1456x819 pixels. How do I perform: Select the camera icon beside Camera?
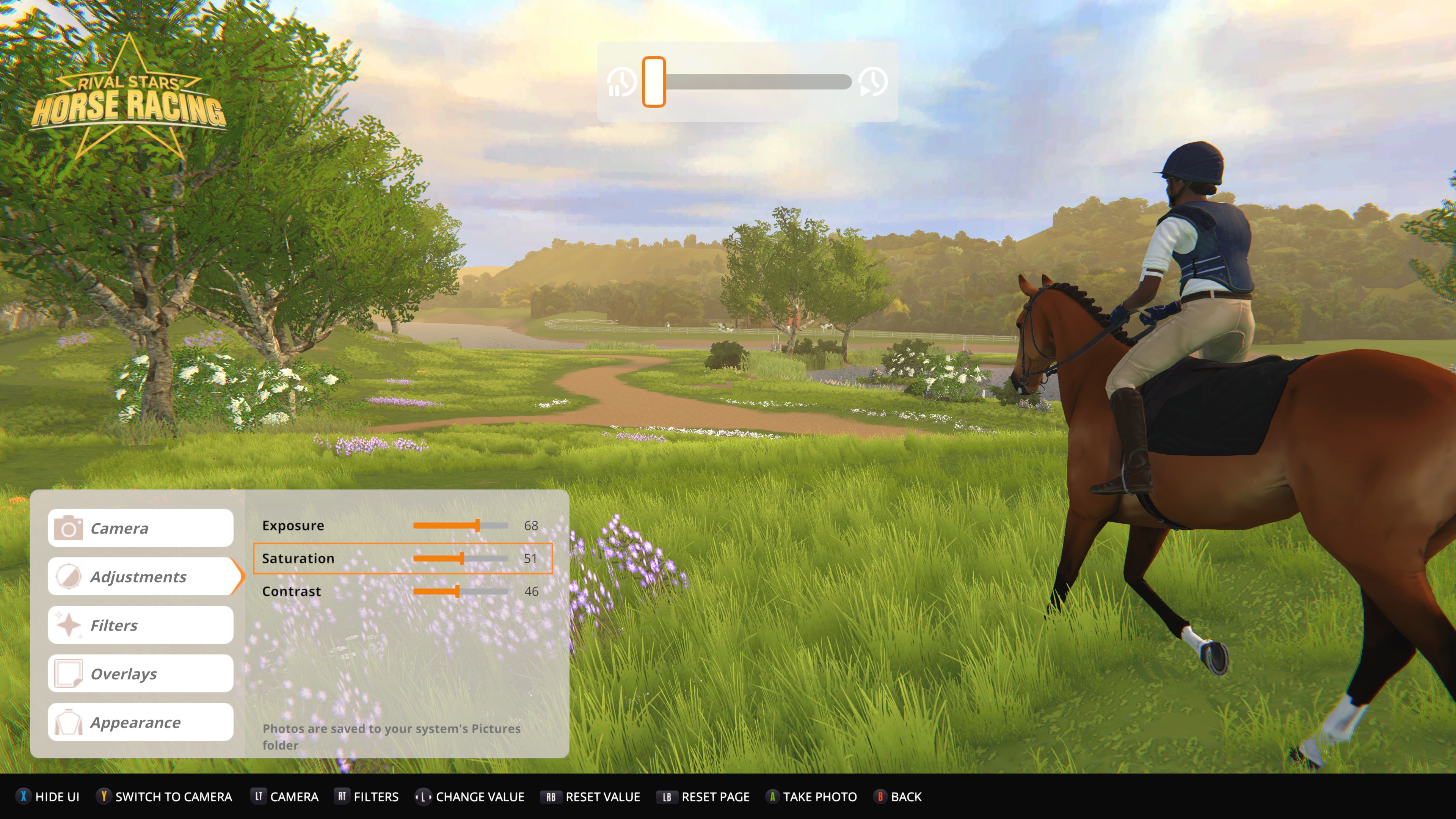(69, 528)
